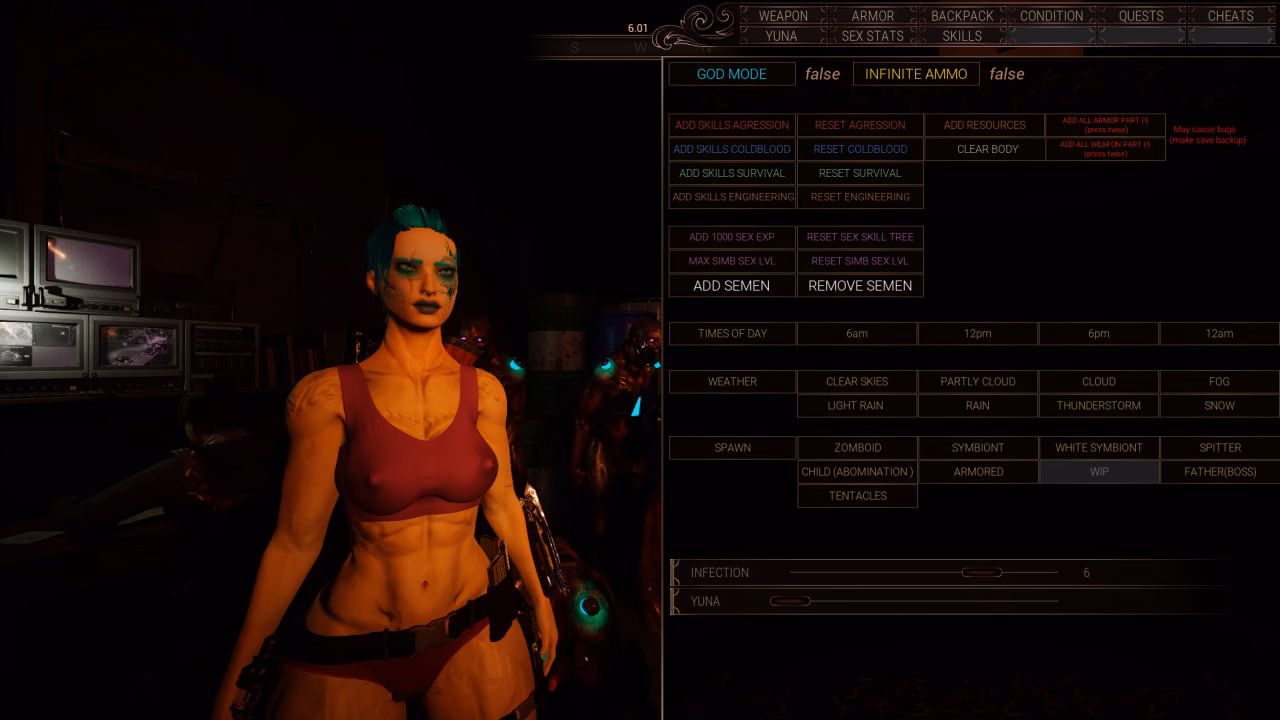Set time of day to 6am
Viewport: 1280px width, 720px height.
click(857, 333)
